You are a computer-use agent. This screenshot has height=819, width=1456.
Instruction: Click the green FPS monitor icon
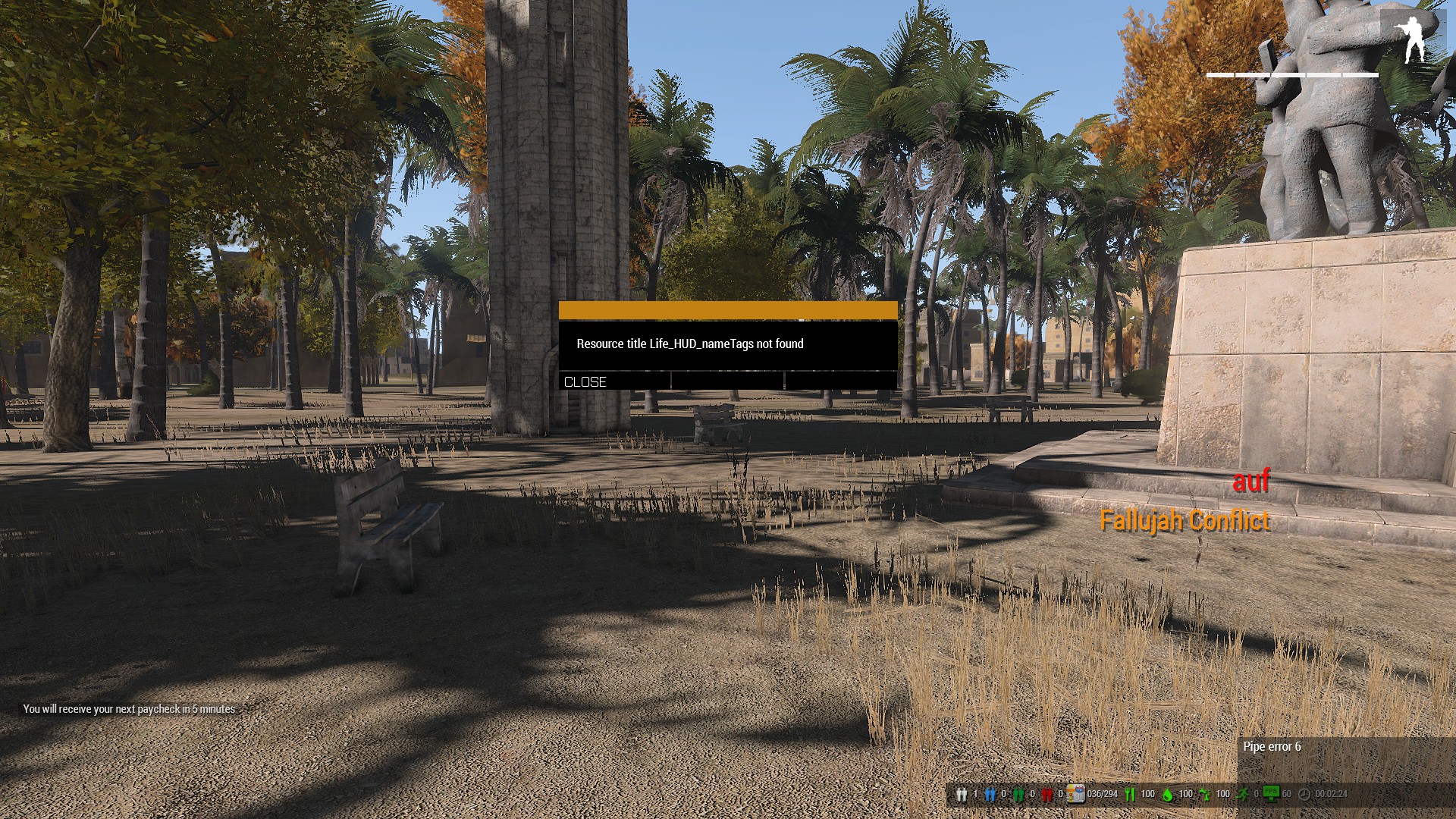1271,793
